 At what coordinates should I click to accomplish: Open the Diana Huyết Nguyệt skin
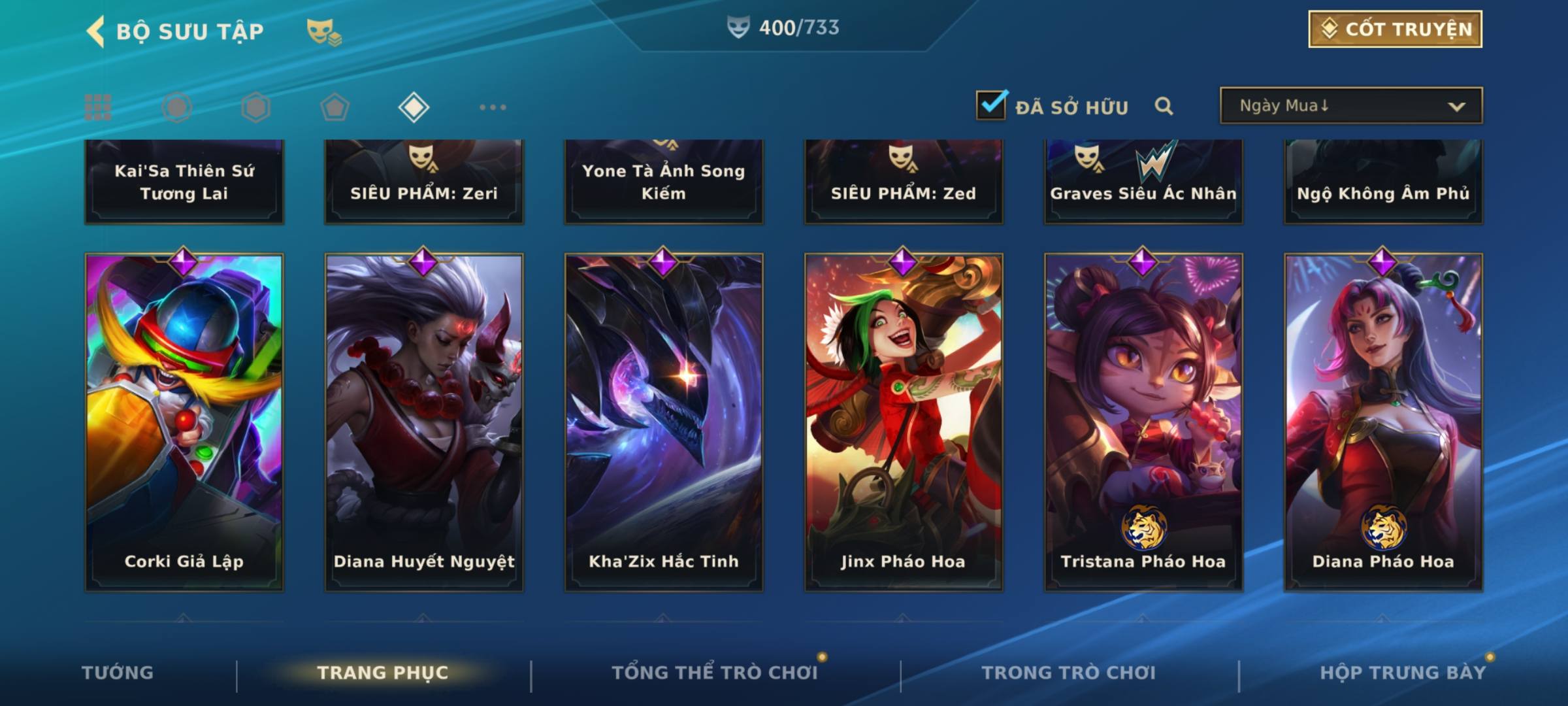(424, 422)
